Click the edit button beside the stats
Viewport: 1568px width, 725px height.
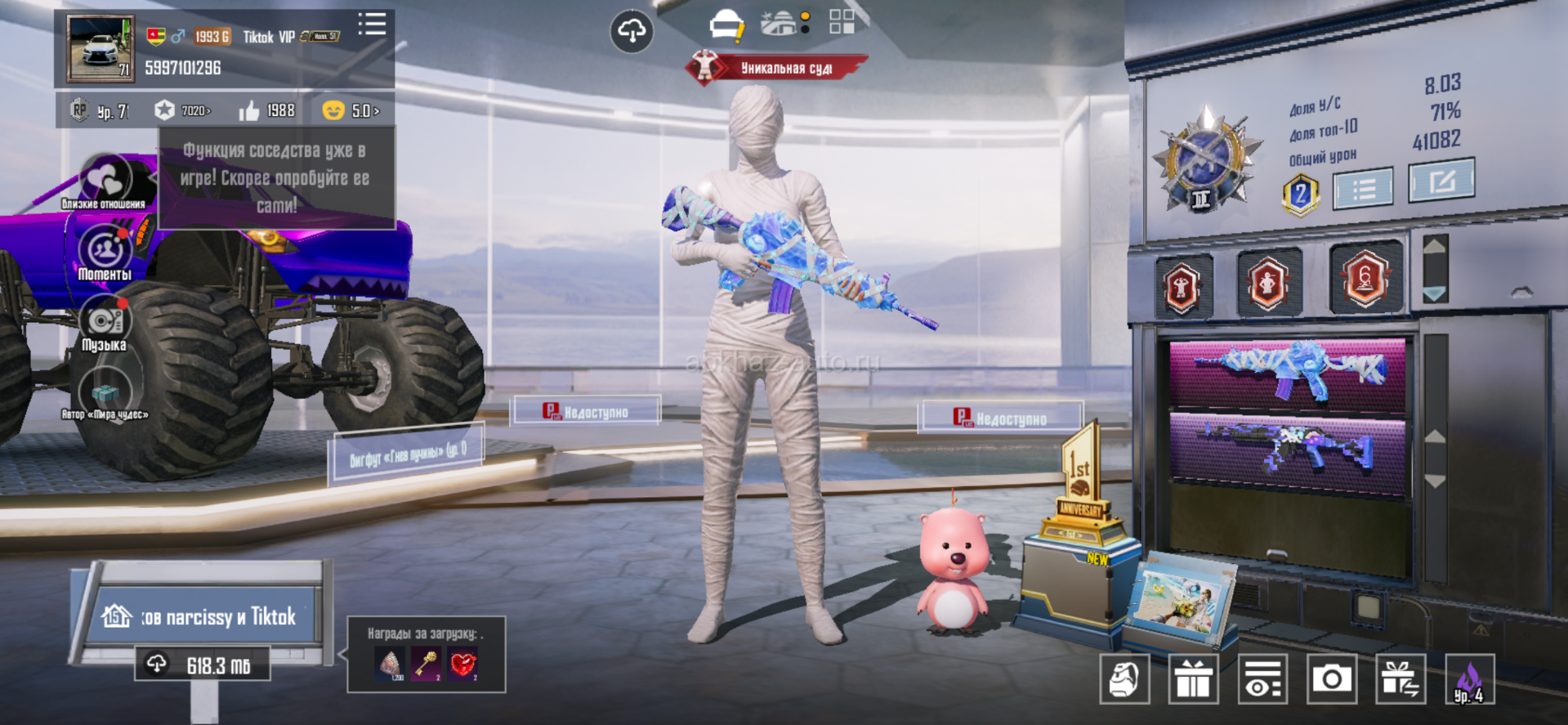pos(1441,180)
